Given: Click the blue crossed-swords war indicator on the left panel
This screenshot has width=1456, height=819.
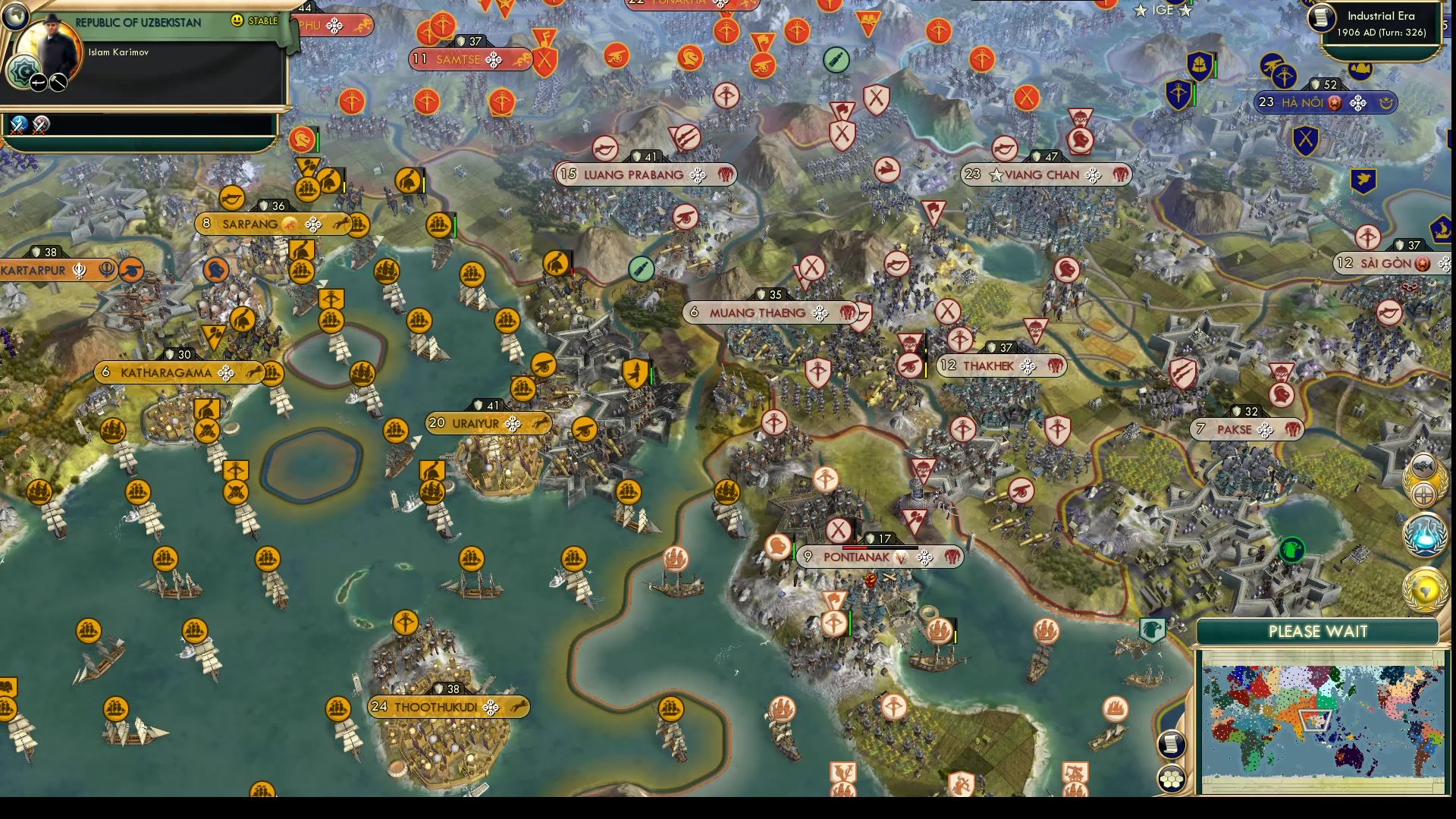Looking at the screenshot, I should coord(17,126).
